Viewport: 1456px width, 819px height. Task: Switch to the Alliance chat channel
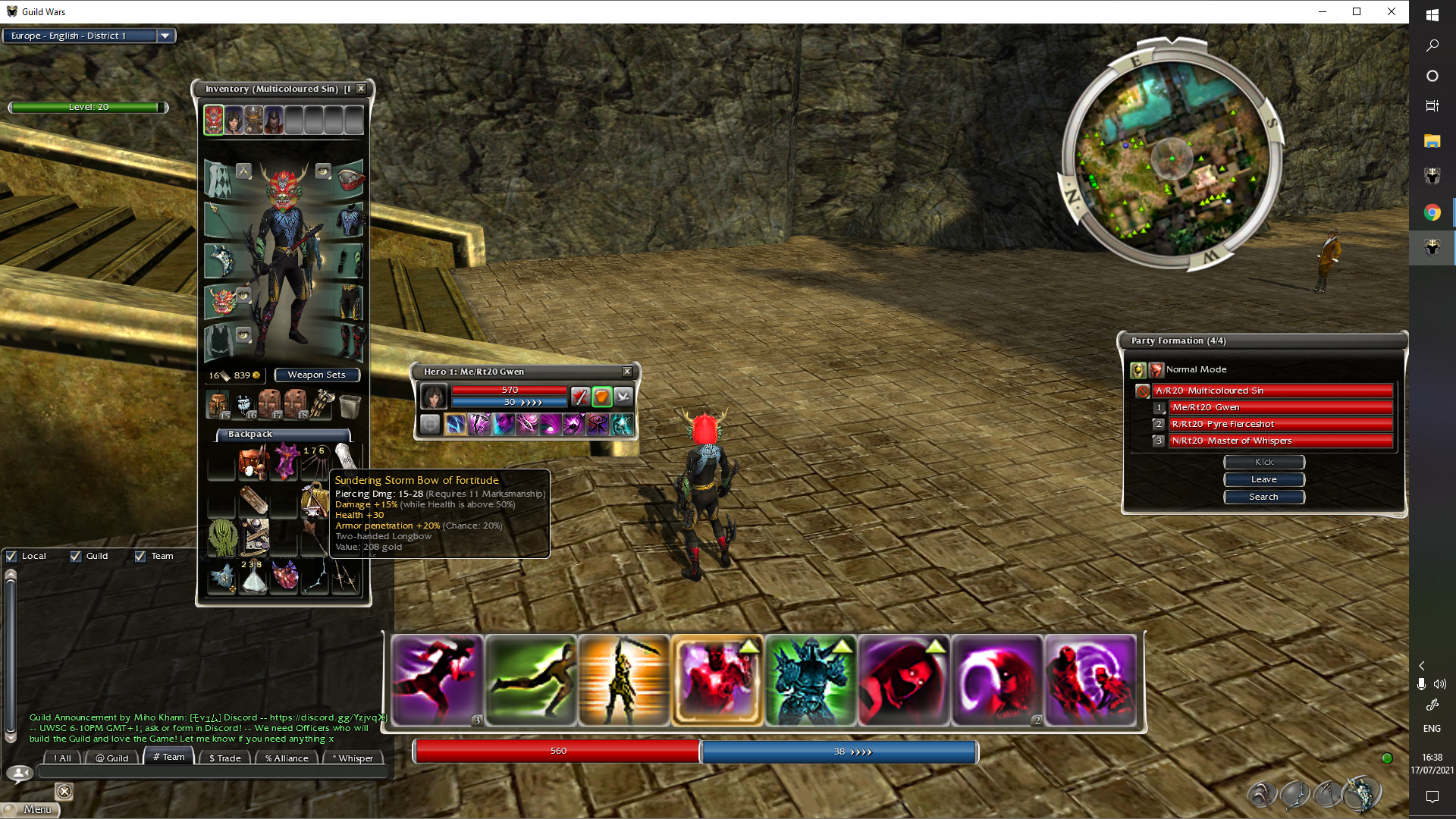287,758
